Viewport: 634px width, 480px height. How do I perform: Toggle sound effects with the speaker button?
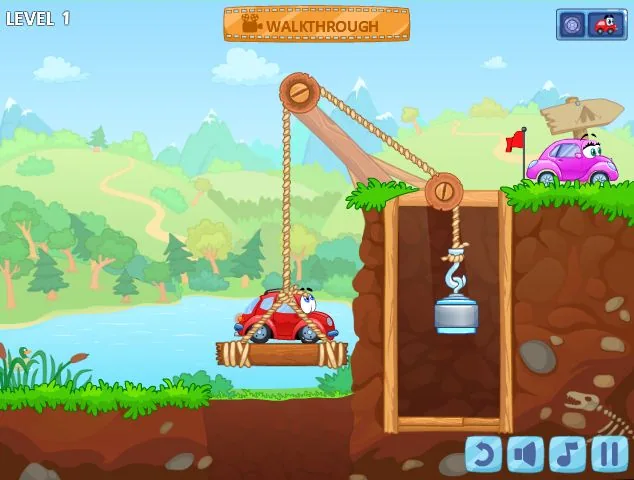(526, 454)
